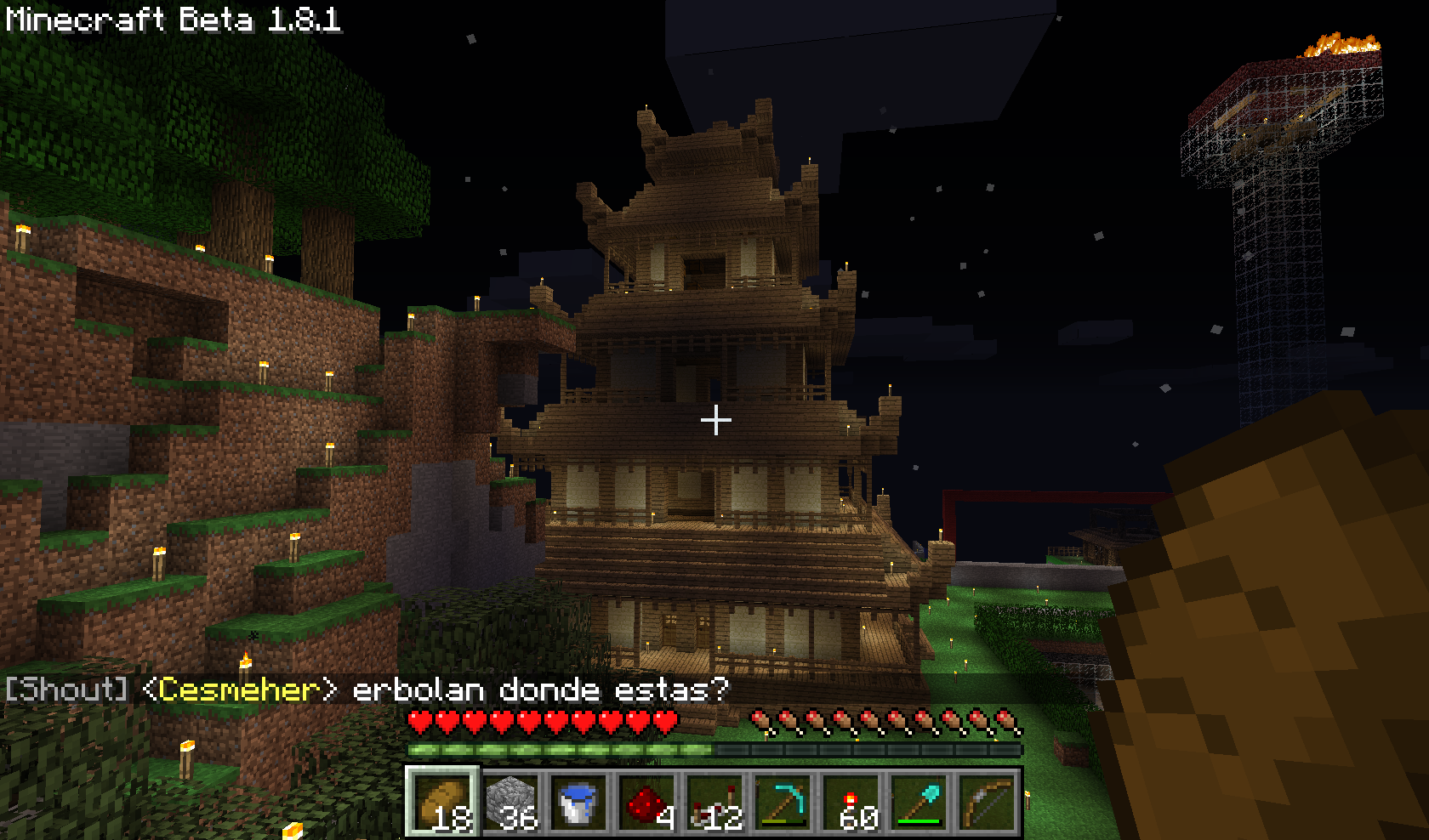Select the diamond pickaxe slot
Viewport: 1429px width, 840px height.
coord(783,802)
